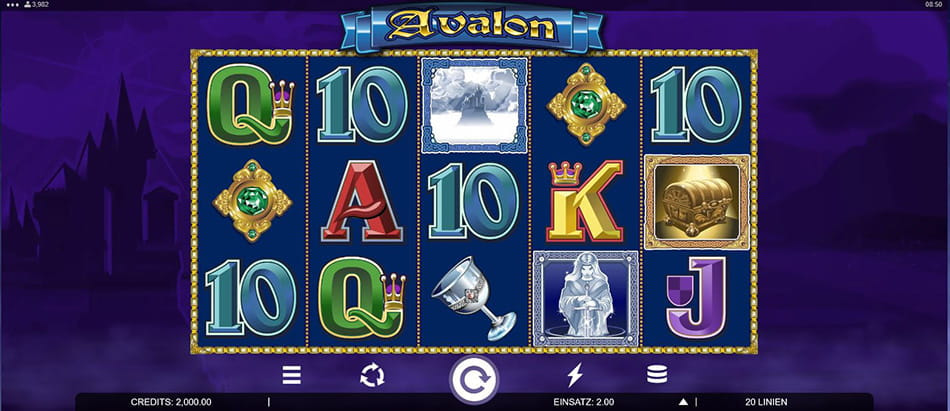Open the coin stack bet settings

pos(656,376)
